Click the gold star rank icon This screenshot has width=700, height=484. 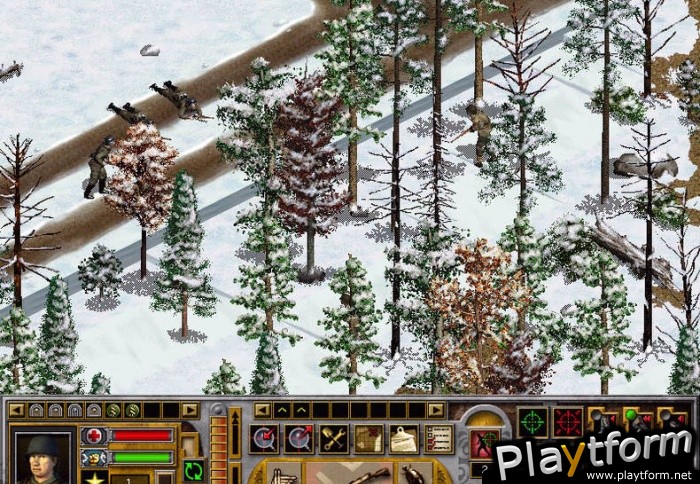coord(96,478)
